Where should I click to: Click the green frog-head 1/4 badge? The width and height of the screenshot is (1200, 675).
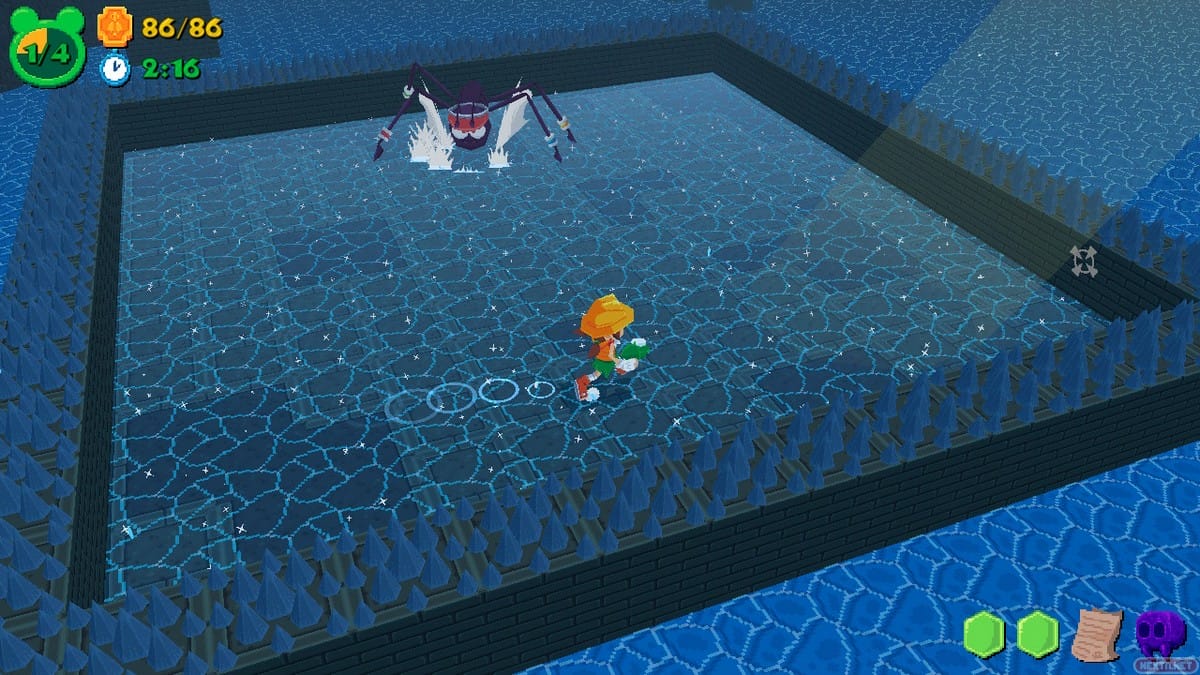tap(46, 52)
